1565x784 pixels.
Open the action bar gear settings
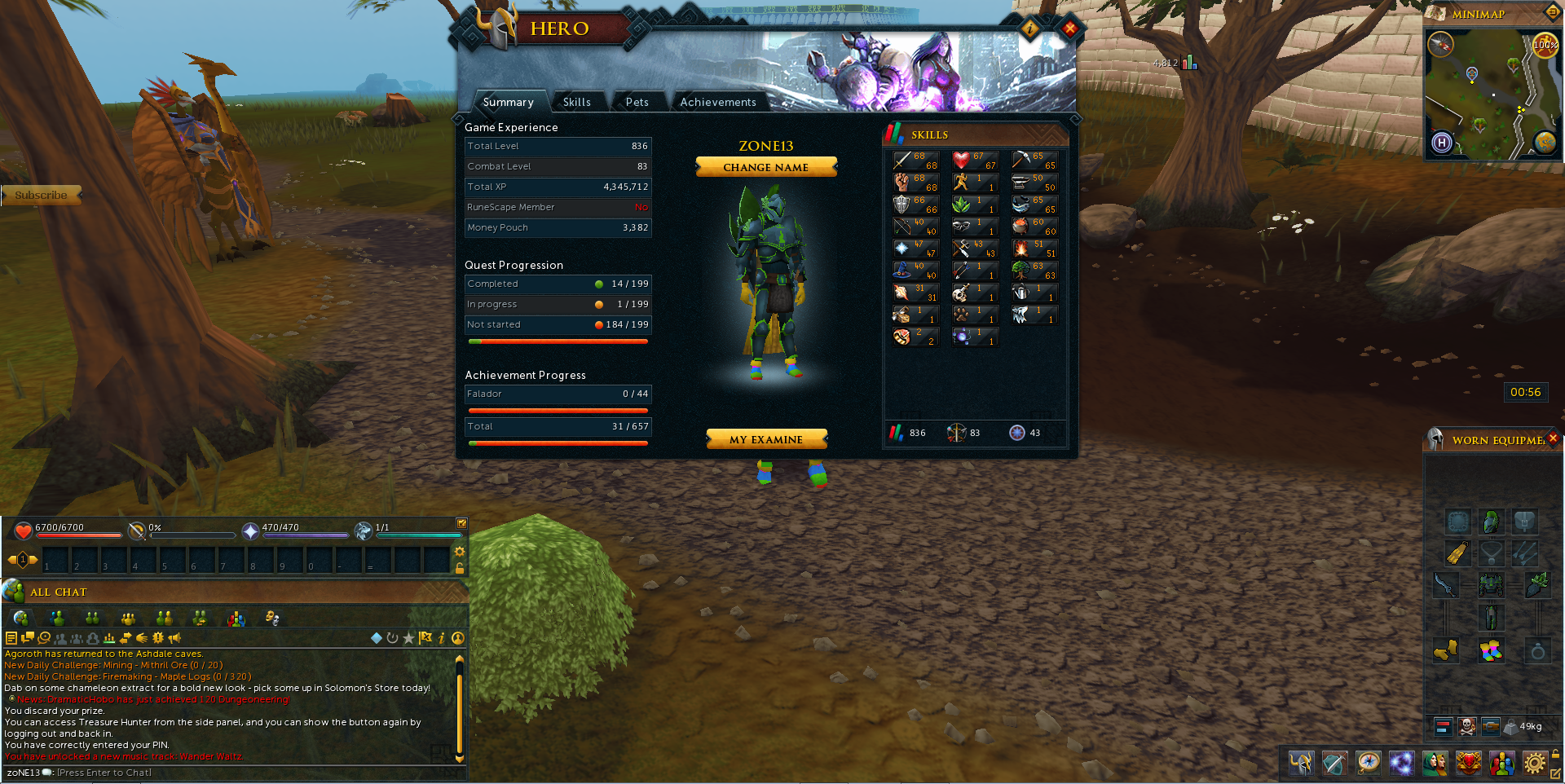point(460,552)
